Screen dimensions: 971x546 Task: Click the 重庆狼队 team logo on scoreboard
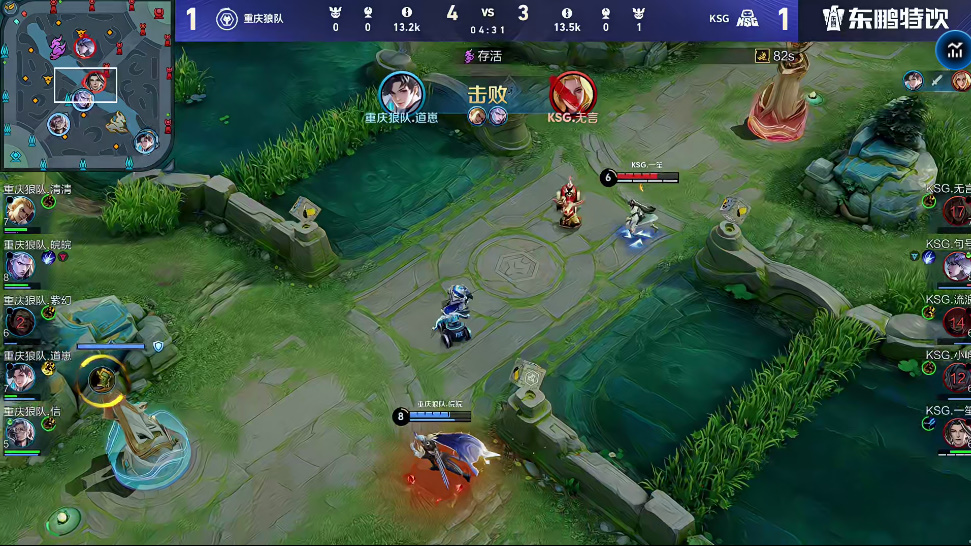point(227,19)
